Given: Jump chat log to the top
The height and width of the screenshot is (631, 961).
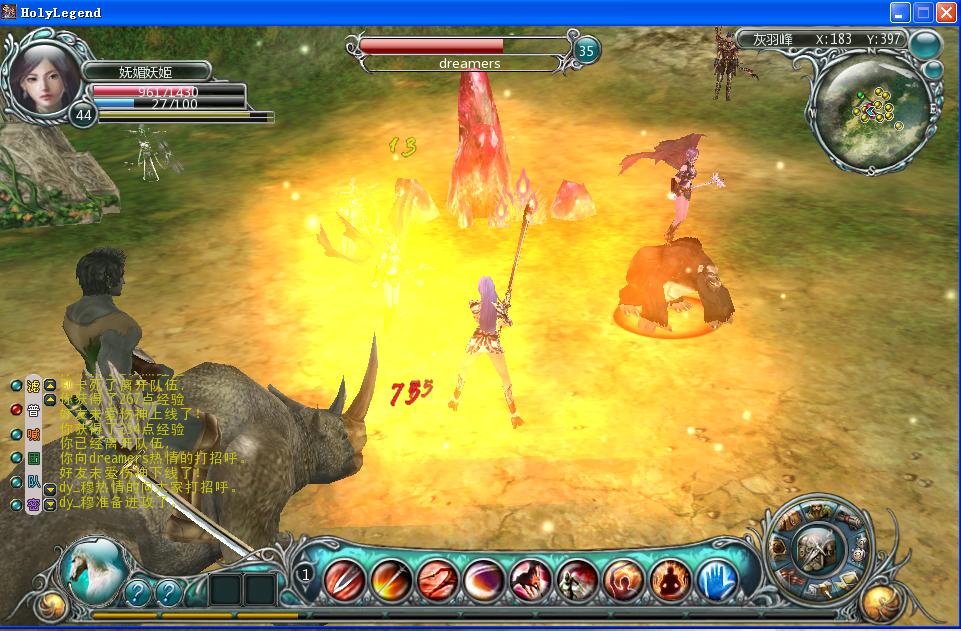Looking at the screenshot, I should (50, 385).
